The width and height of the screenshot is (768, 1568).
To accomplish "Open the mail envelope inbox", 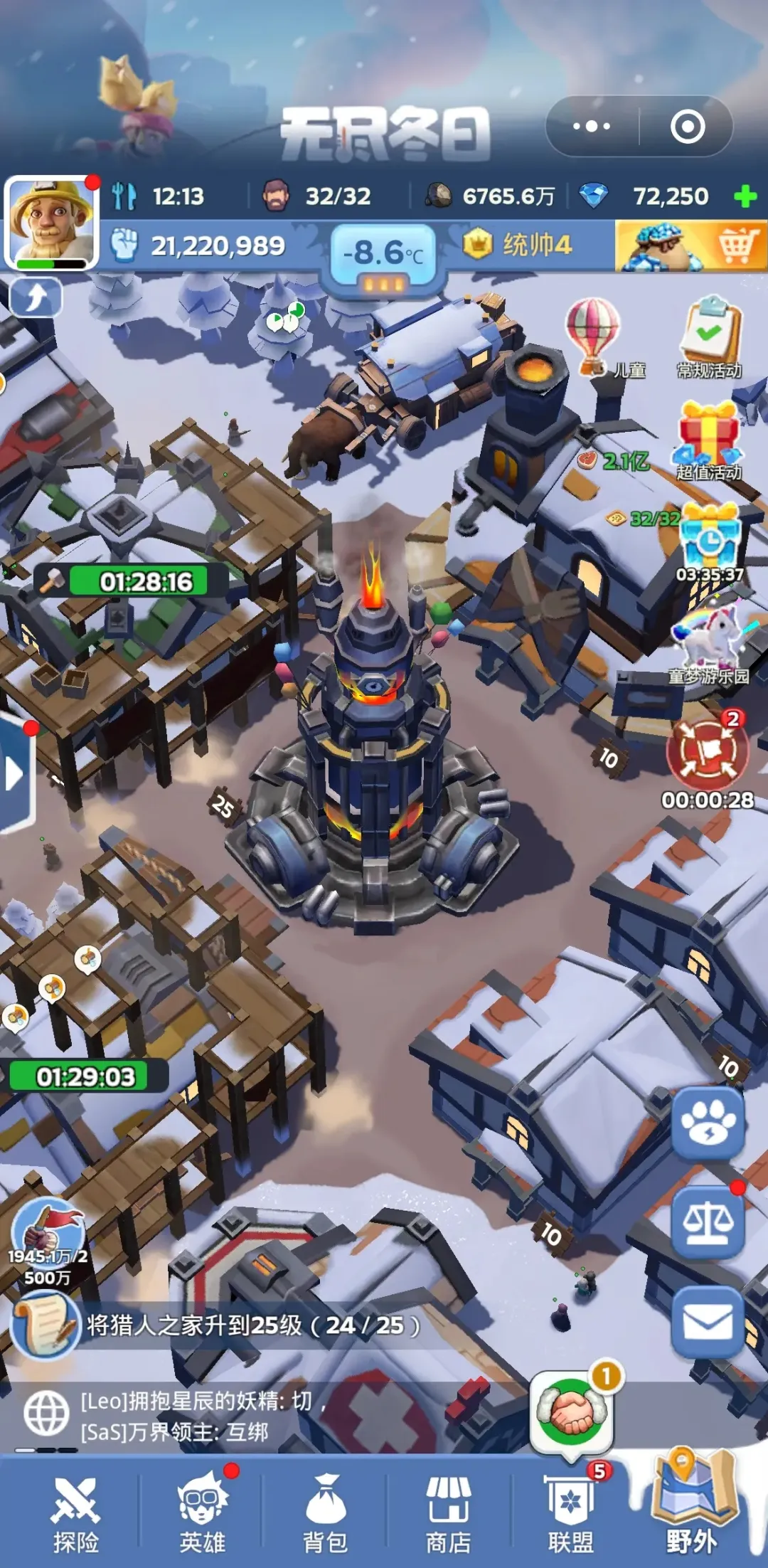I will [708, 1323].
